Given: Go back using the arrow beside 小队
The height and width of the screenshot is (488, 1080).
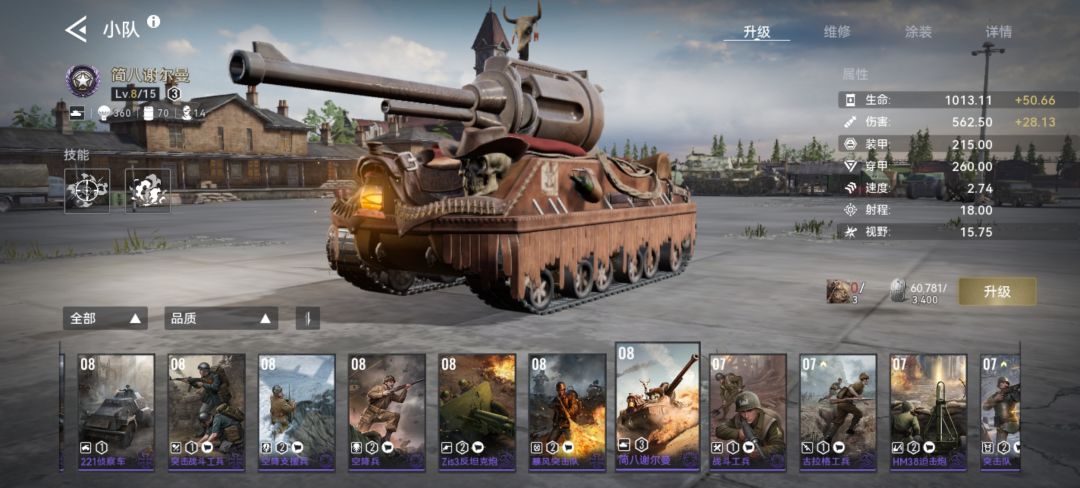Looking at the screenshot, I should tap(76, 29).
